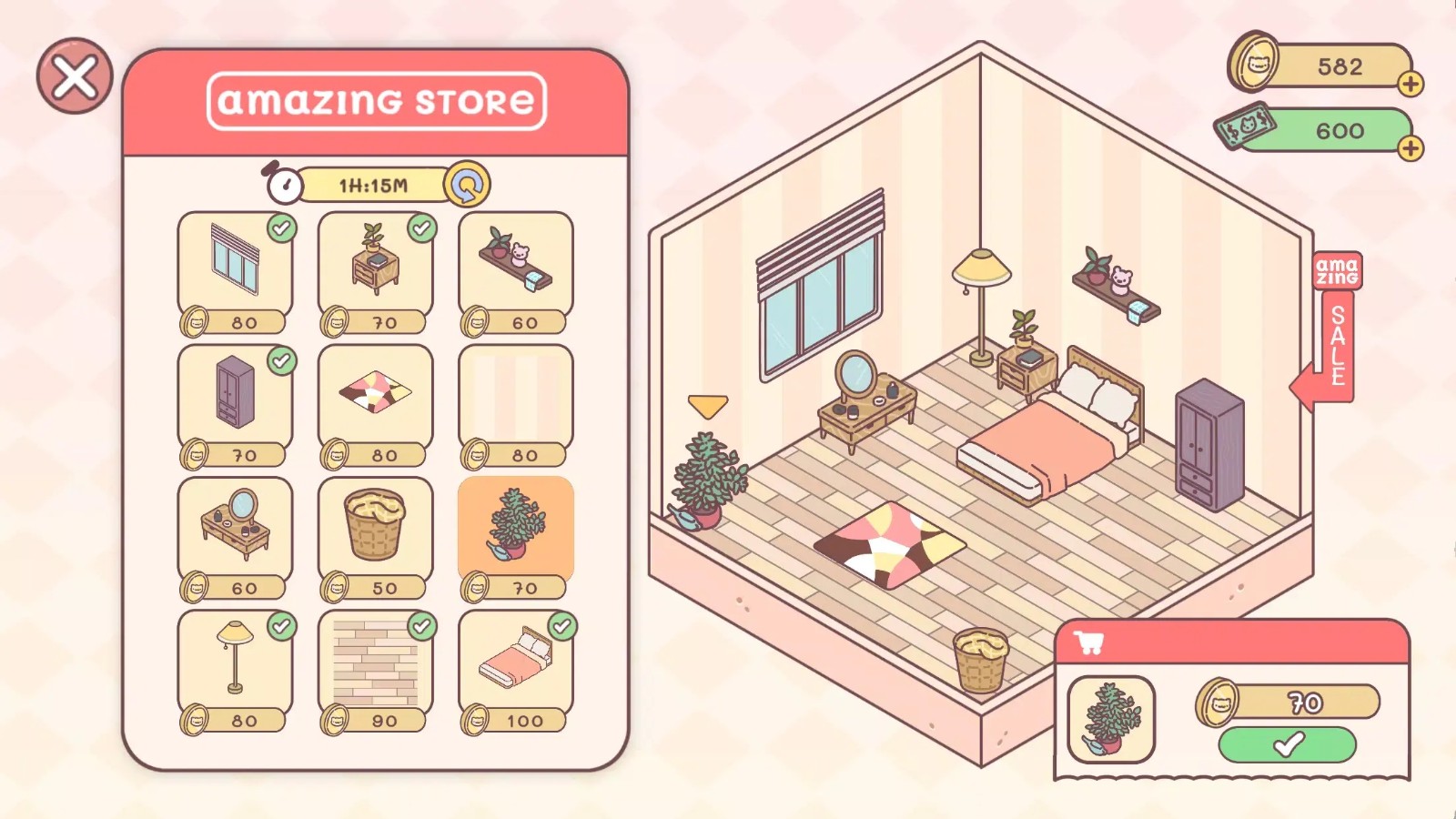This screenshot has height=819, width=1456.
Task: Confirm the plant purchase with green checkmark
Action: point(1286,746)
